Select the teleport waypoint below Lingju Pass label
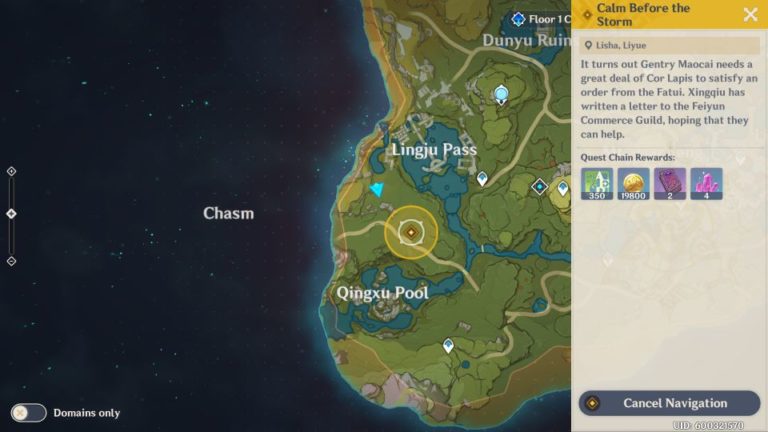 482,178
